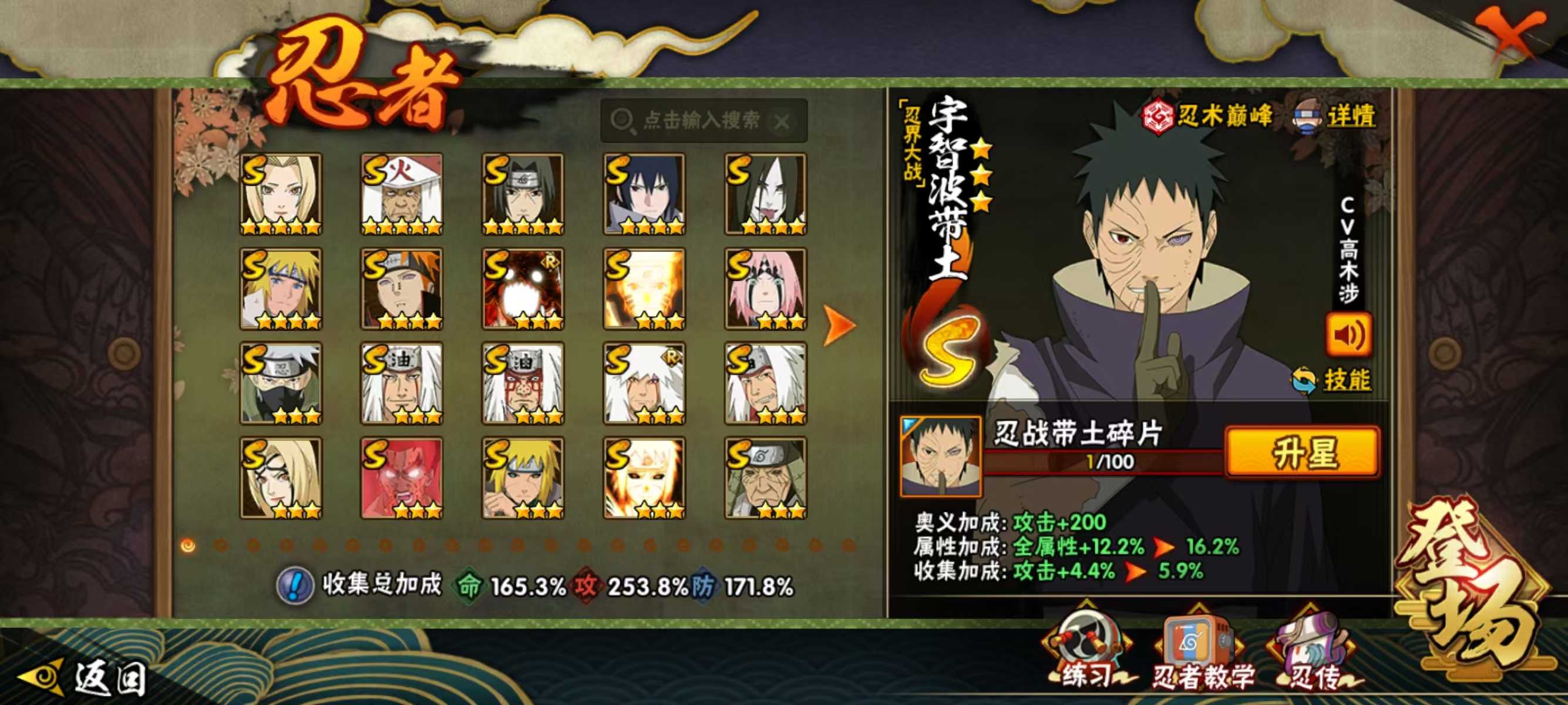
Task: Close the ninja screen with the X
Action: 1509,35
